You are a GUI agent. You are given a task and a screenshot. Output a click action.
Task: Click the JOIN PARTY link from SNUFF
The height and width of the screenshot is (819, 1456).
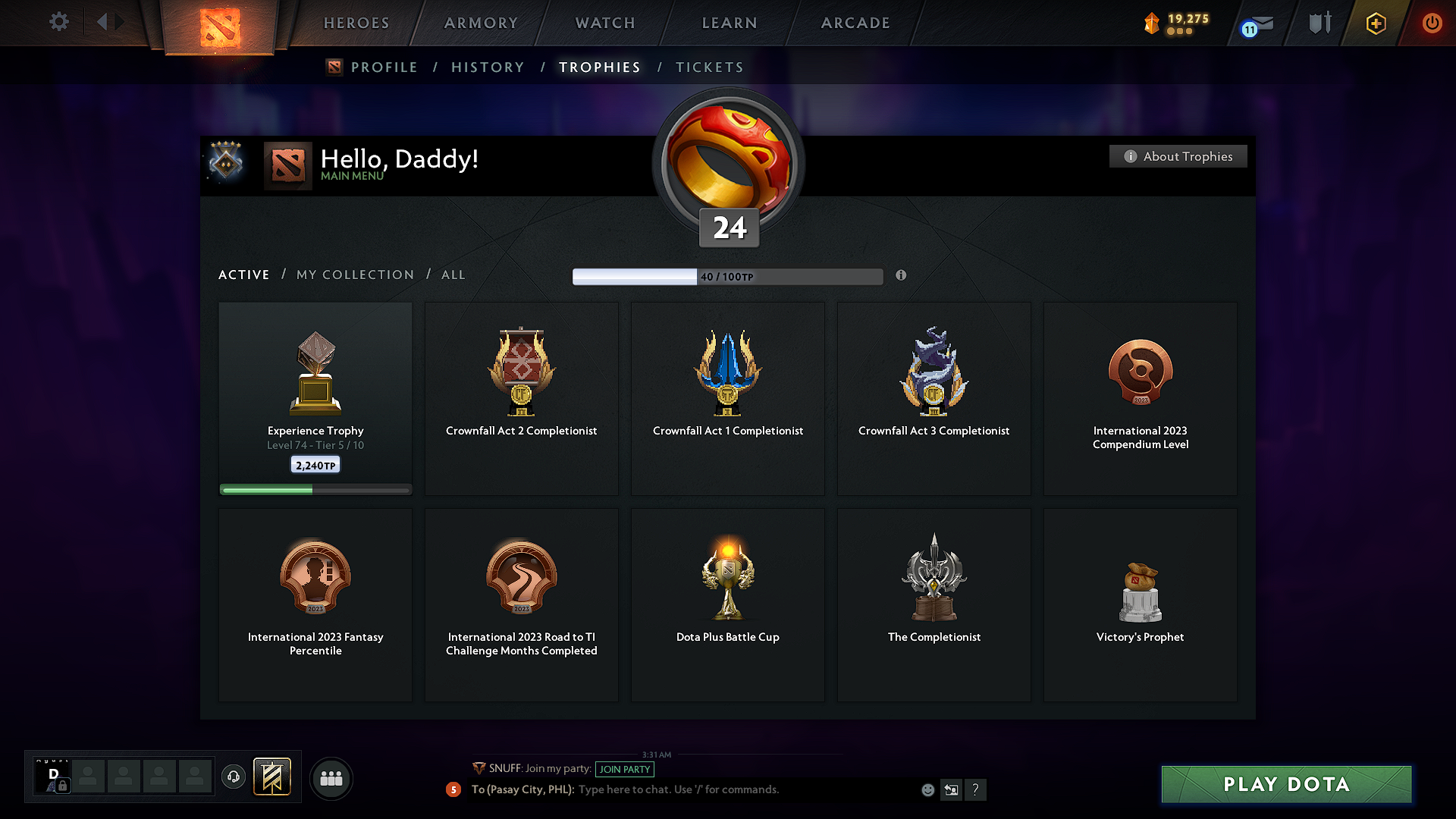coord(625,769)
